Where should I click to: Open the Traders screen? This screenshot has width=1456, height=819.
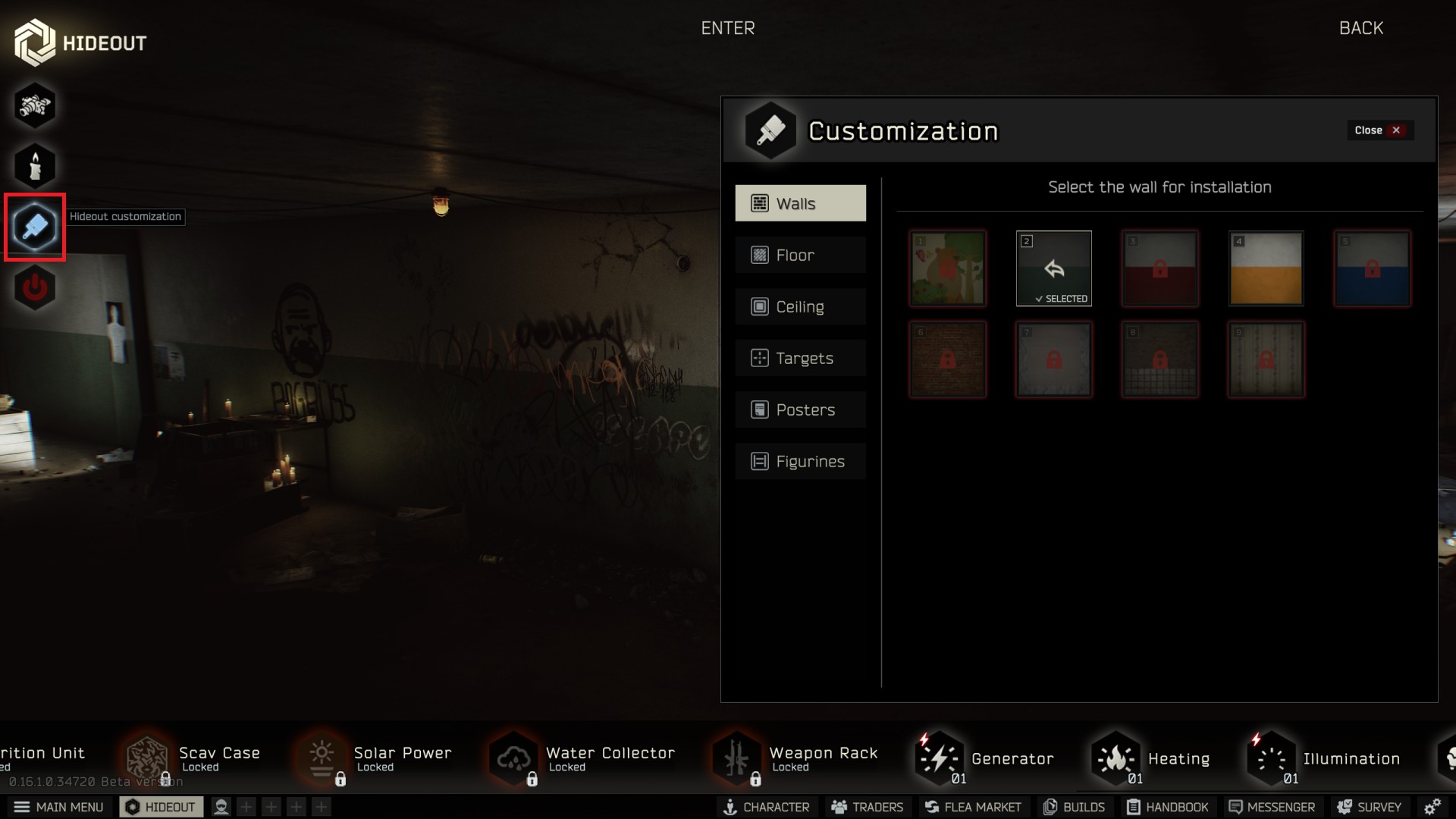pos(867,807)
